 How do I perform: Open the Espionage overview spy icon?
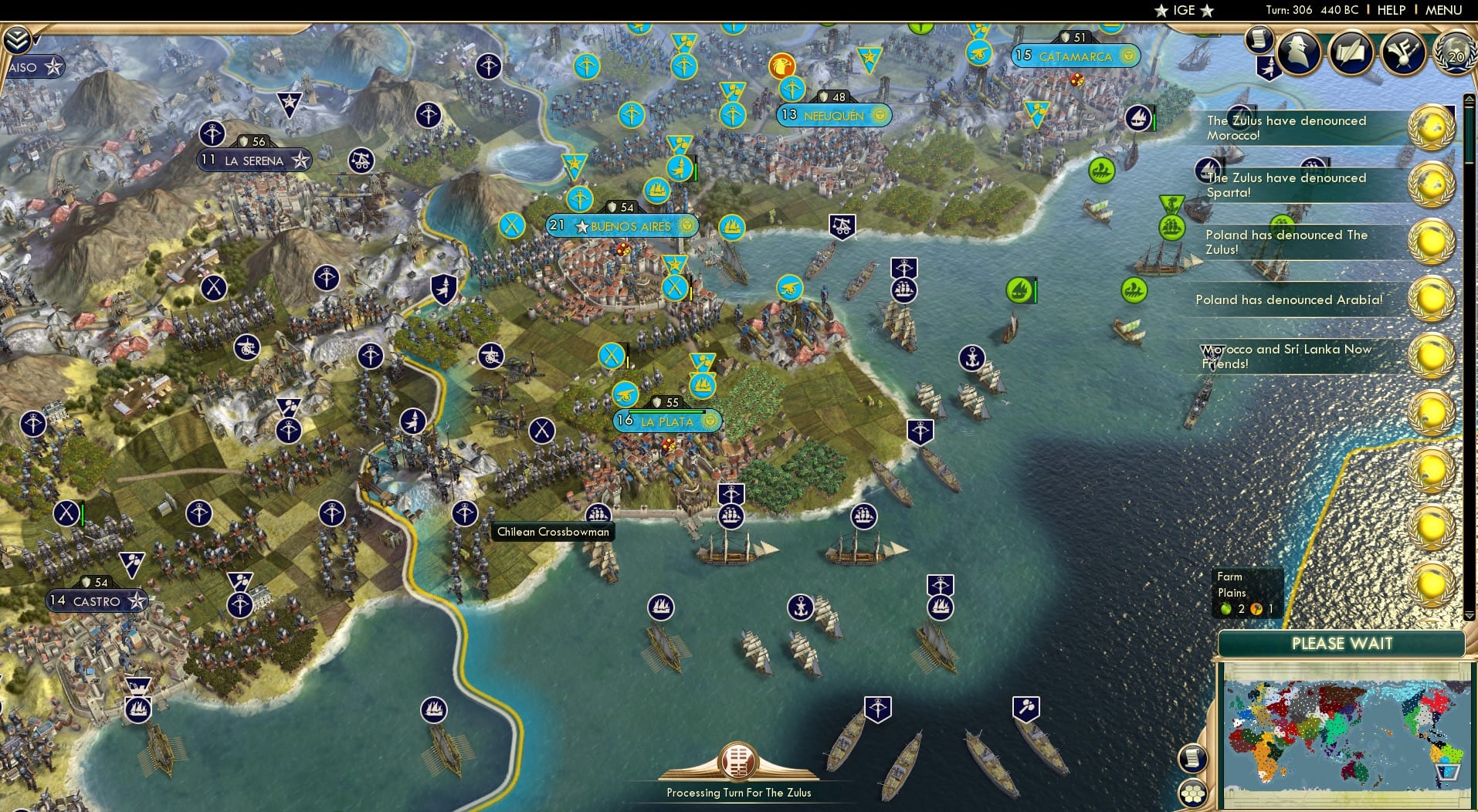click(1298, 52)
